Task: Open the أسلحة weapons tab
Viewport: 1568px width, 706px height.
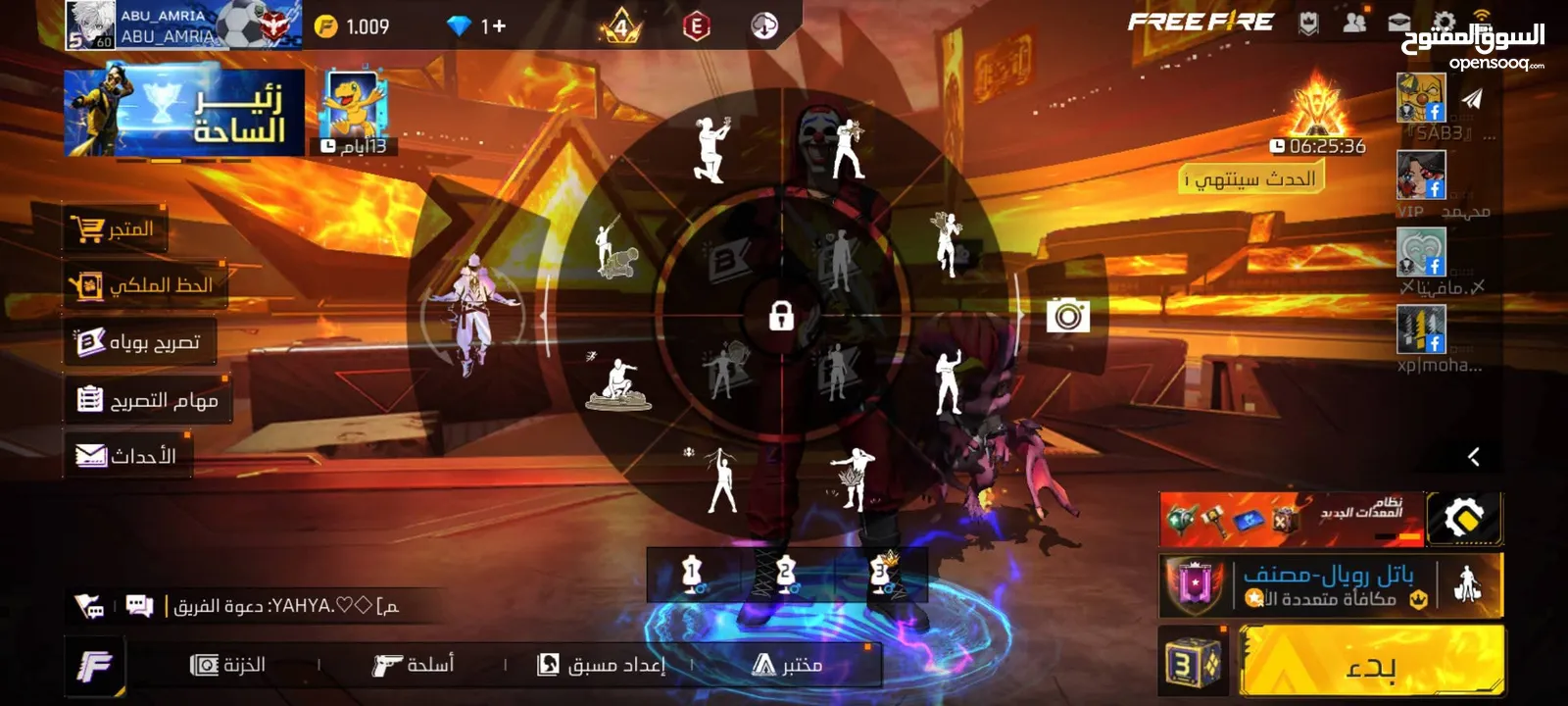Action: (x=414, y=665)
